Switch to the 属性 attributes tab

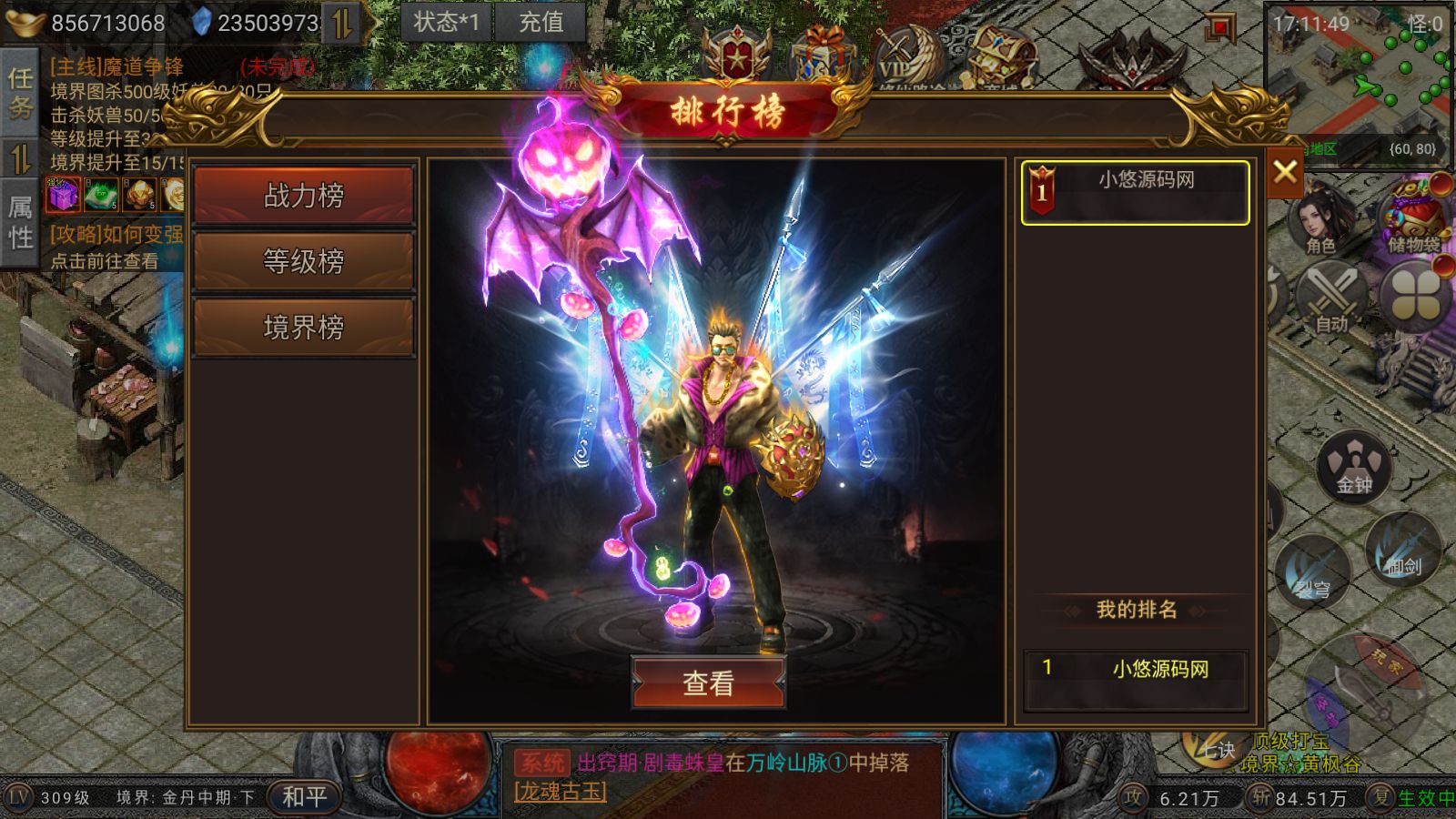point(20,221)
